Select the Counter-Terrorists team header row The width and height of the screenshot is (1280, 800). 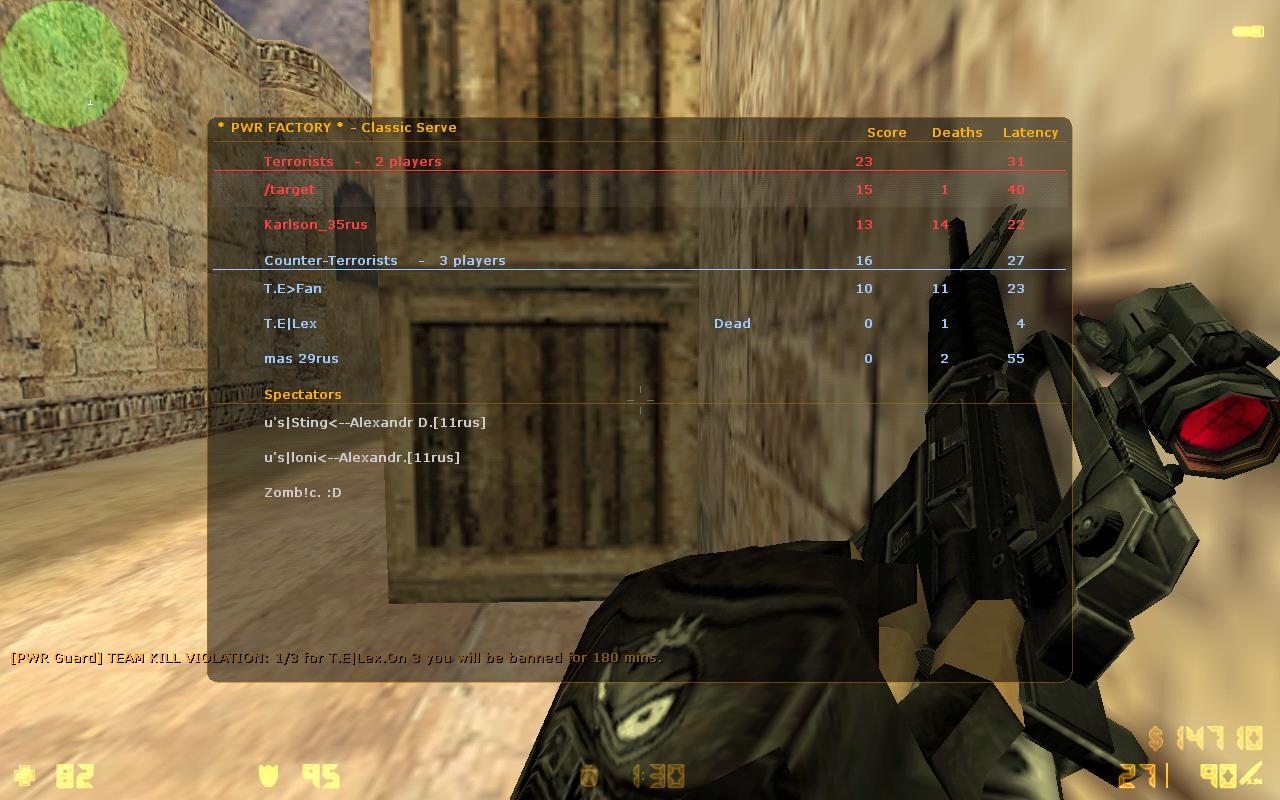click(384, 260)
